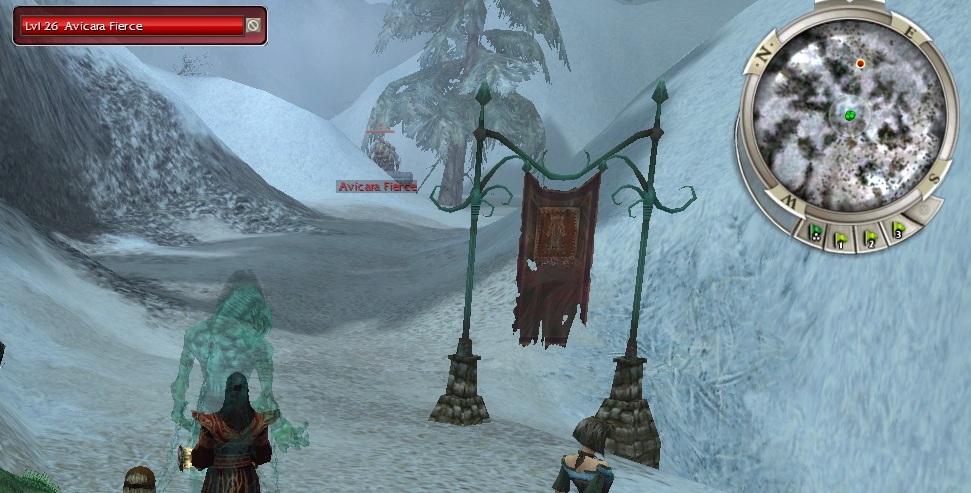Image resolution: width=971 pixels, height=493 pixels.
Task: Choose the hero 2 flag button
Action: point(870,237)
